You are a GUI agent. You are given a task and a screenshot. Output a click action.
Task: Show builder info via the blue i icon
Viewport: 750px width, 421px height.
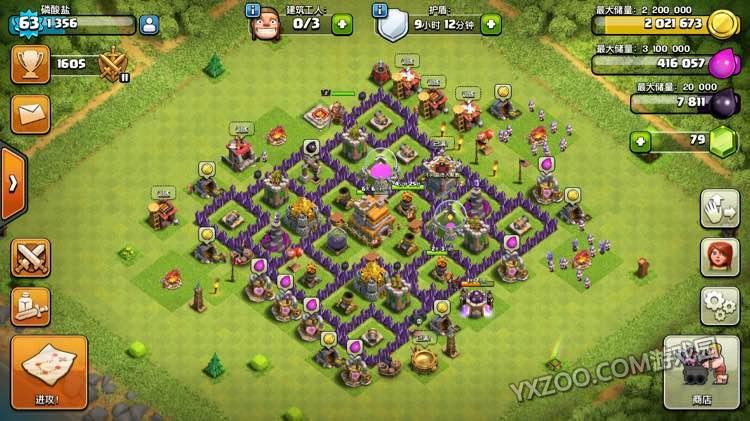[x=252, y=10]
